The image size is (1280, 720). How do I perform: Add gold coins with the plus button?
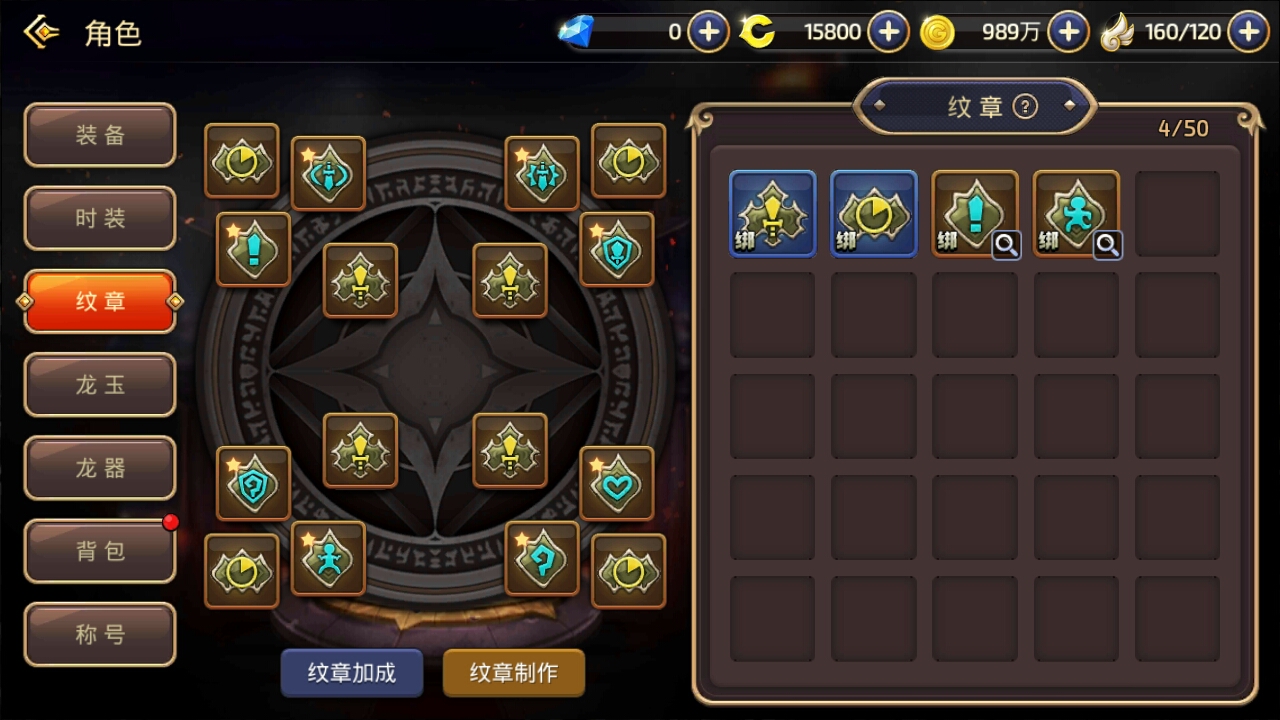click(1068, 32)
